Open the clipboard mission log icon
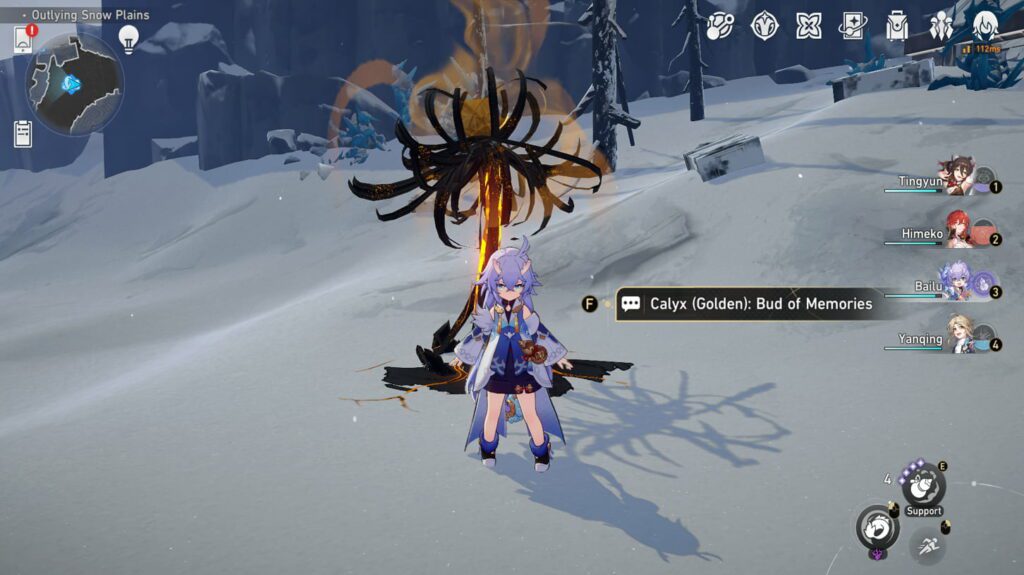Screen dimensions: 1024x575 coord(23,133)
